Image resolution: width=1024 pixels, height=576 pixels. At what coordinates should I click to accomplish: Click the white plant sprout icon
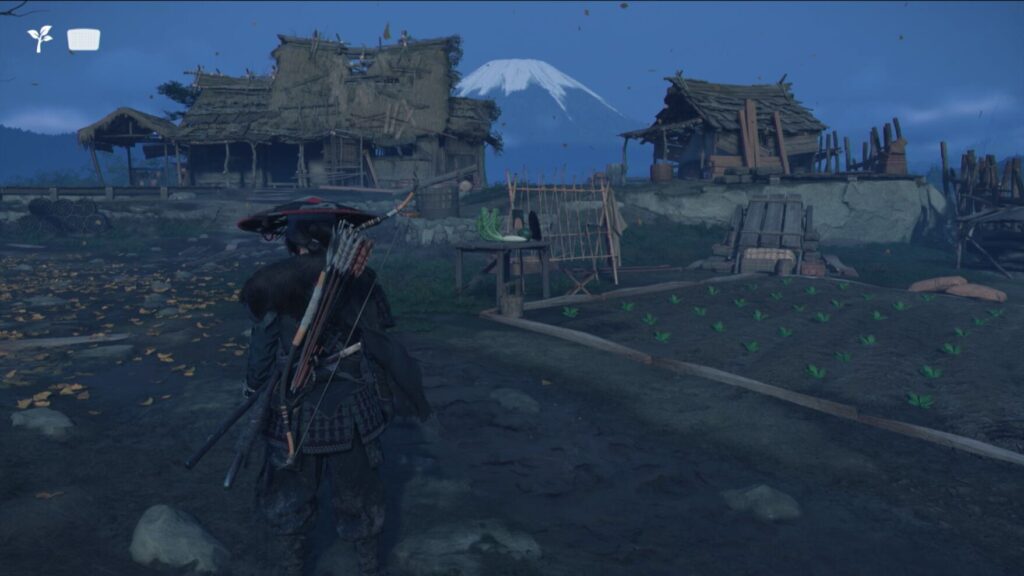click(x=40, y=39)
